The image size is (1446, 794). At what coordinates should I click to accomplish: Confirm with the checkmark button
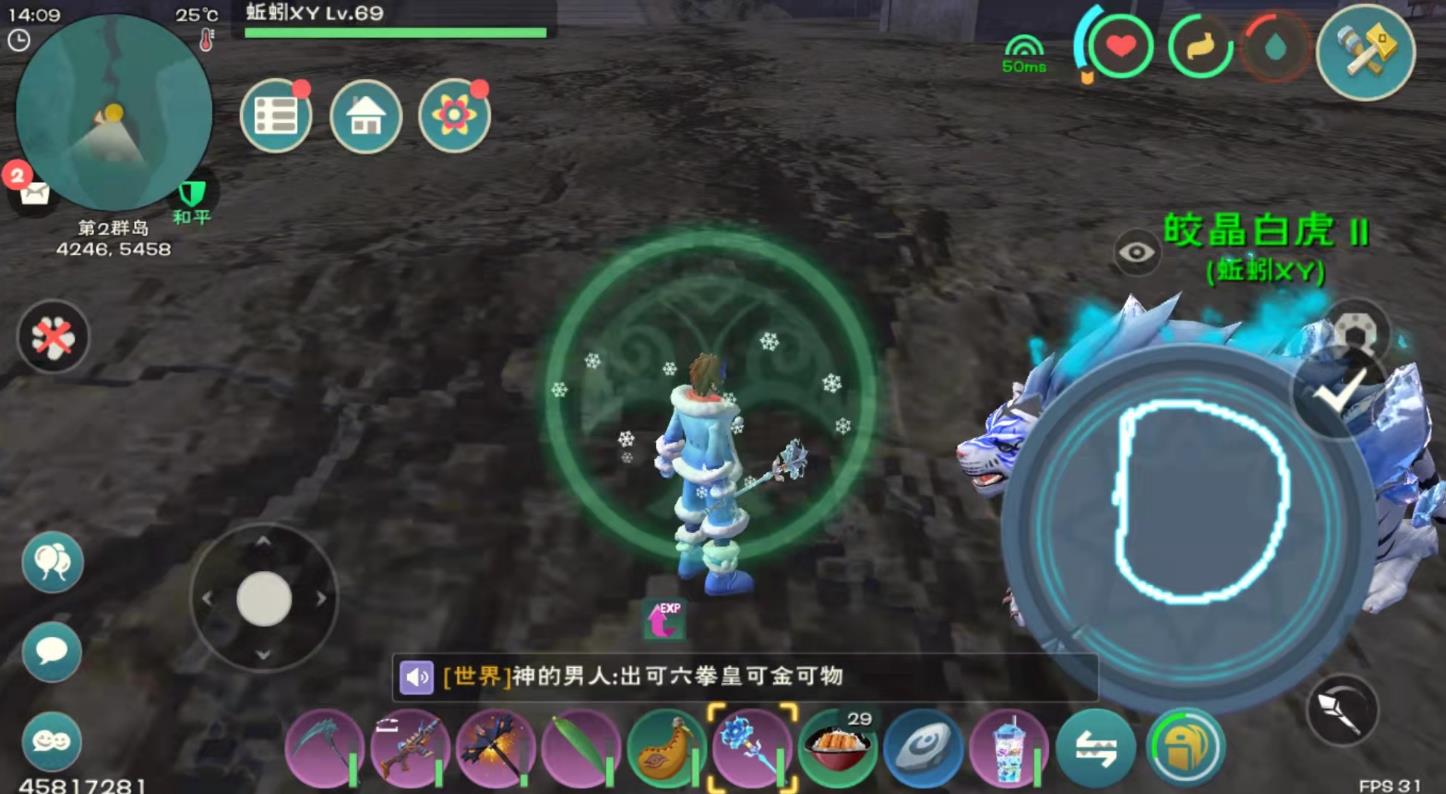click(x=1339, y=391)
